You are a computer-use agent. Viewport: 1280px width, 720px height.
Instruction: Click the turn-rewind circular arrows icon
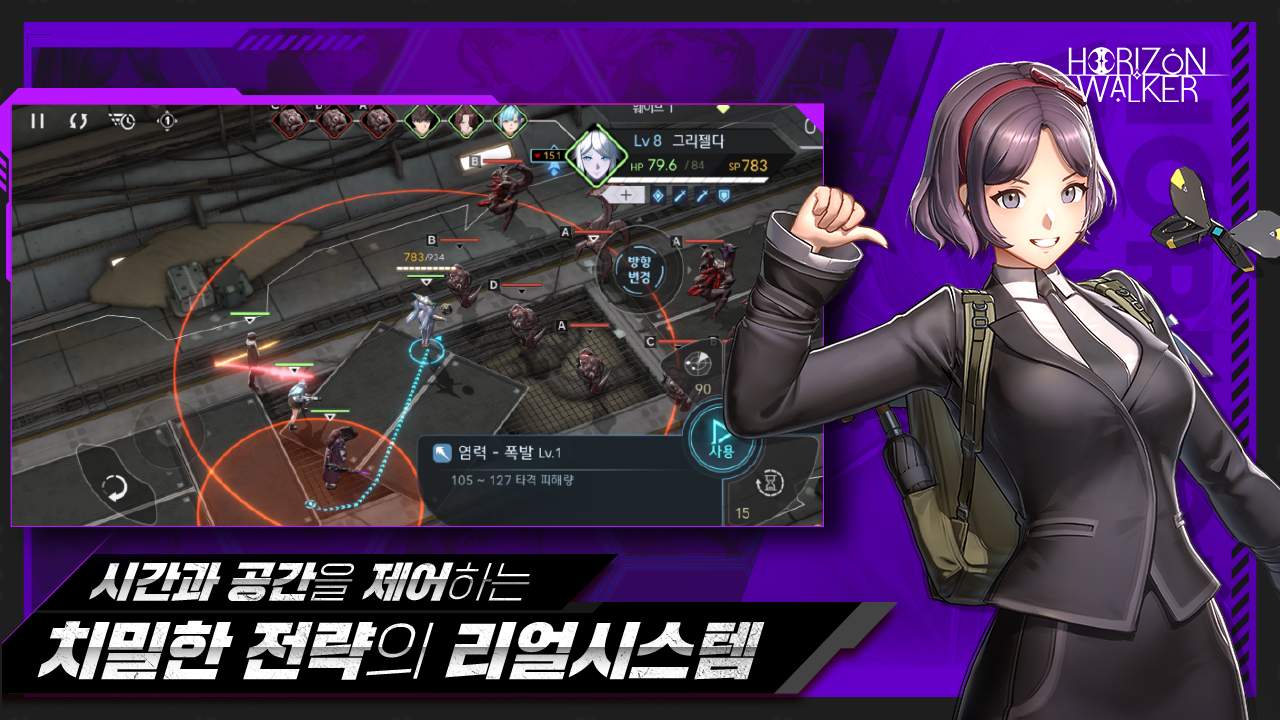pos(77,121)
